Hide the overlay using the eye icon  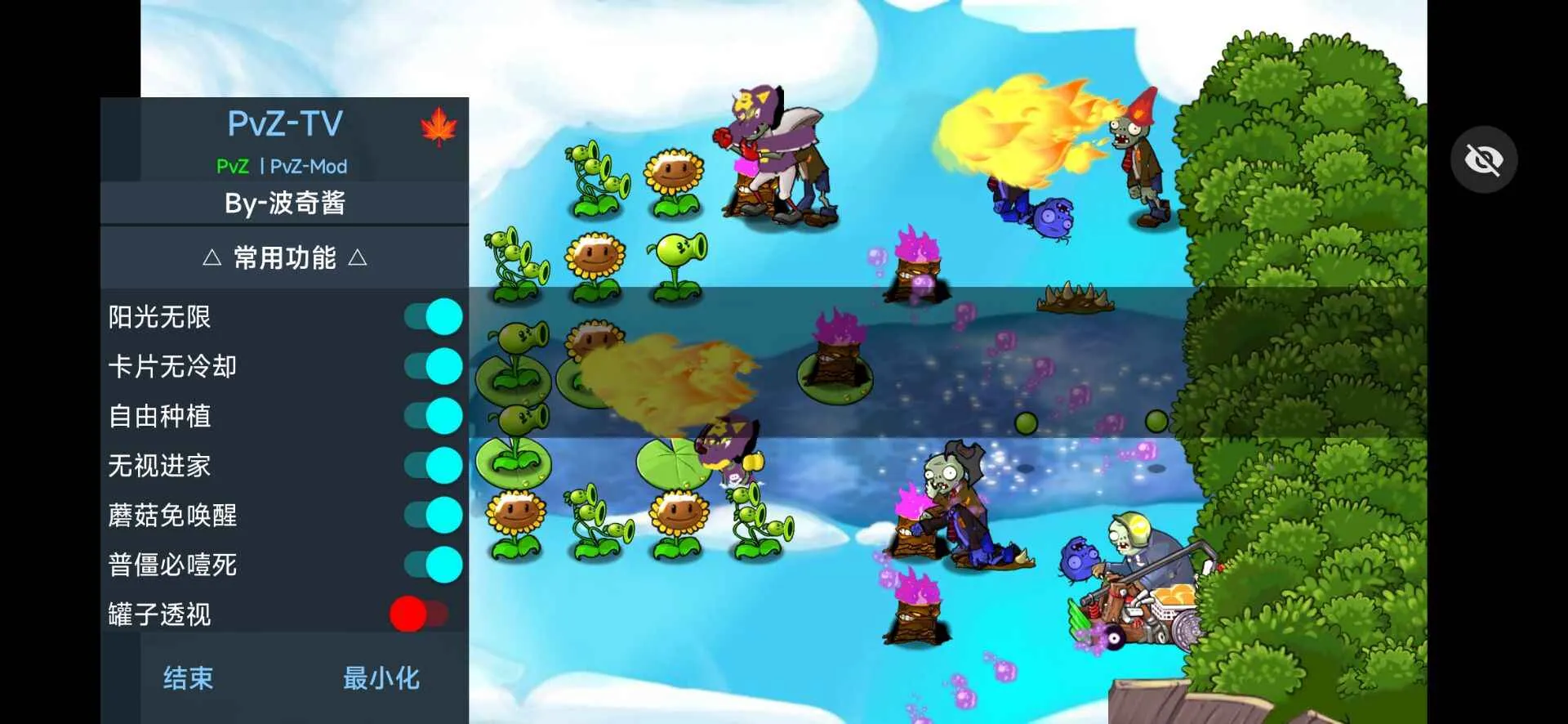pos(1483,159)
